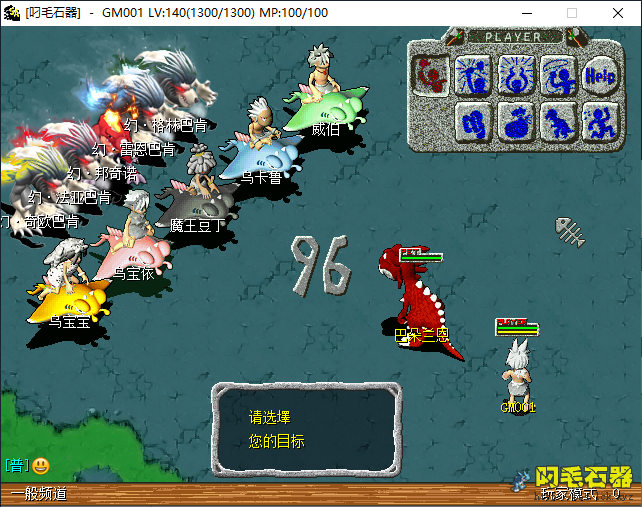Click the smiley emoji icon in chat
Image resolution: width=642 pixels, height=507 pixels.
41,465
